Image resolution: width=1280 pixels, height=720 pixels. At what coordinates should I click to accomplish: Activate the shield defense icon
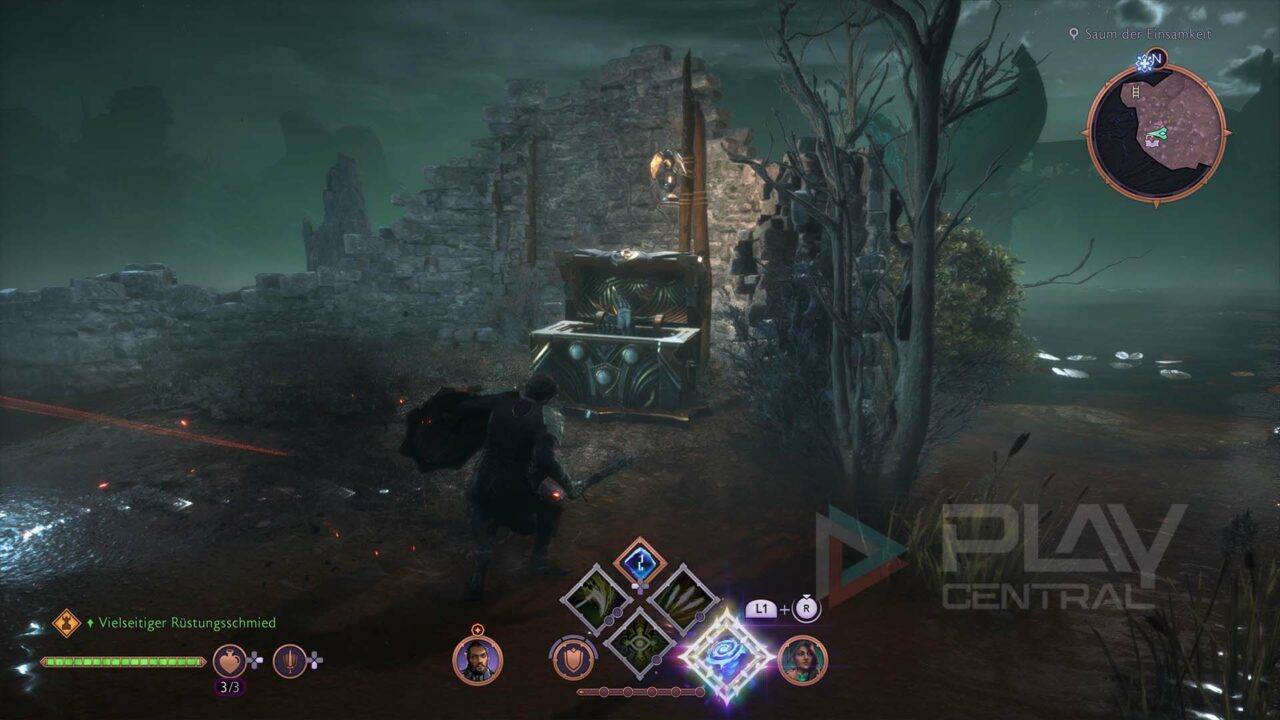[572, 659]
